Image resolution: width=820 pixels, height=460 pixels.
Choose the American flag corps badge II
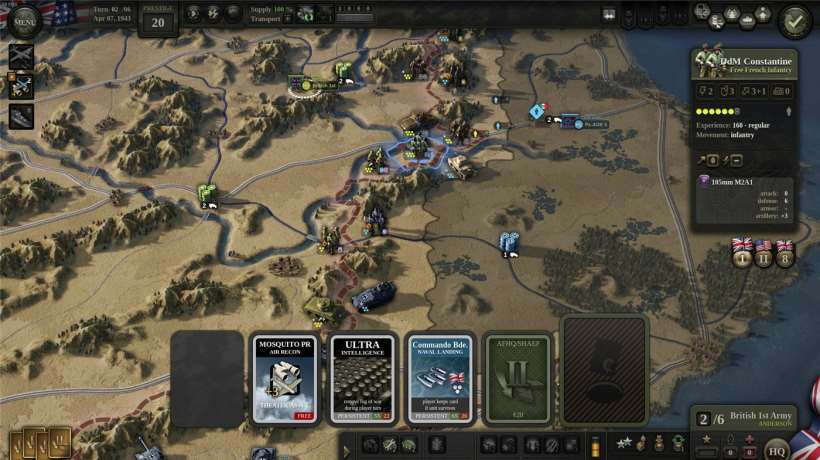coord(764,255)
